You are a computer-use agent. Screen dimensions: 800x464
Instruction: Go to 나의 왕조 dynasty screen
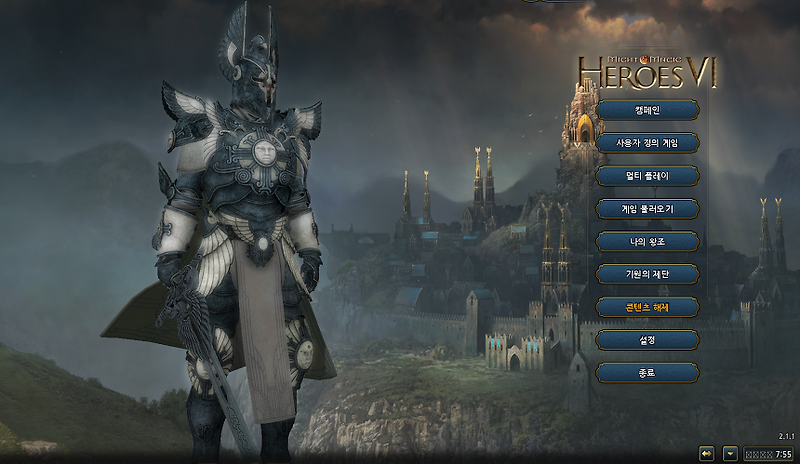pyautogui.click(x=647, y=241)
